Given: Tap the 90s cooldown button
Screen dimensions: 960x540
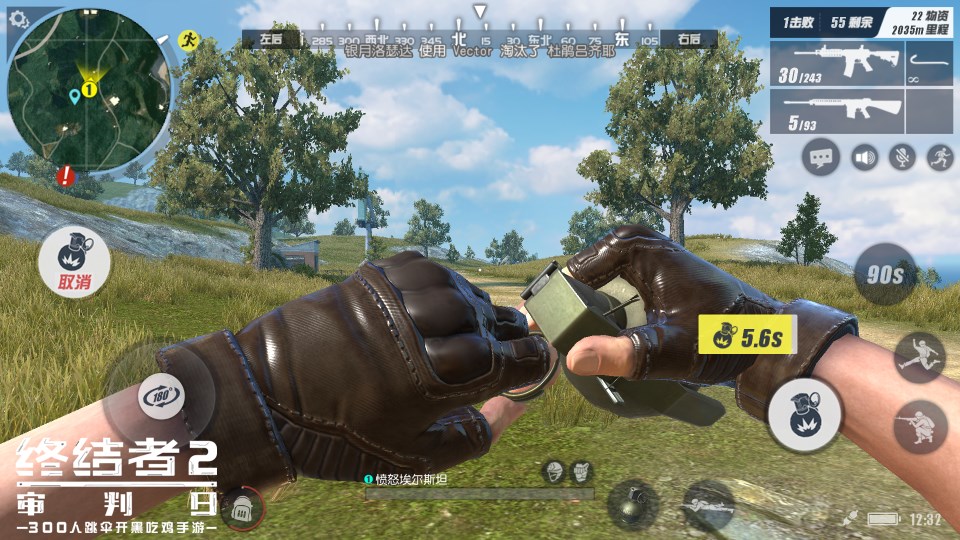Looking at the screenshot, I should 885,273.
